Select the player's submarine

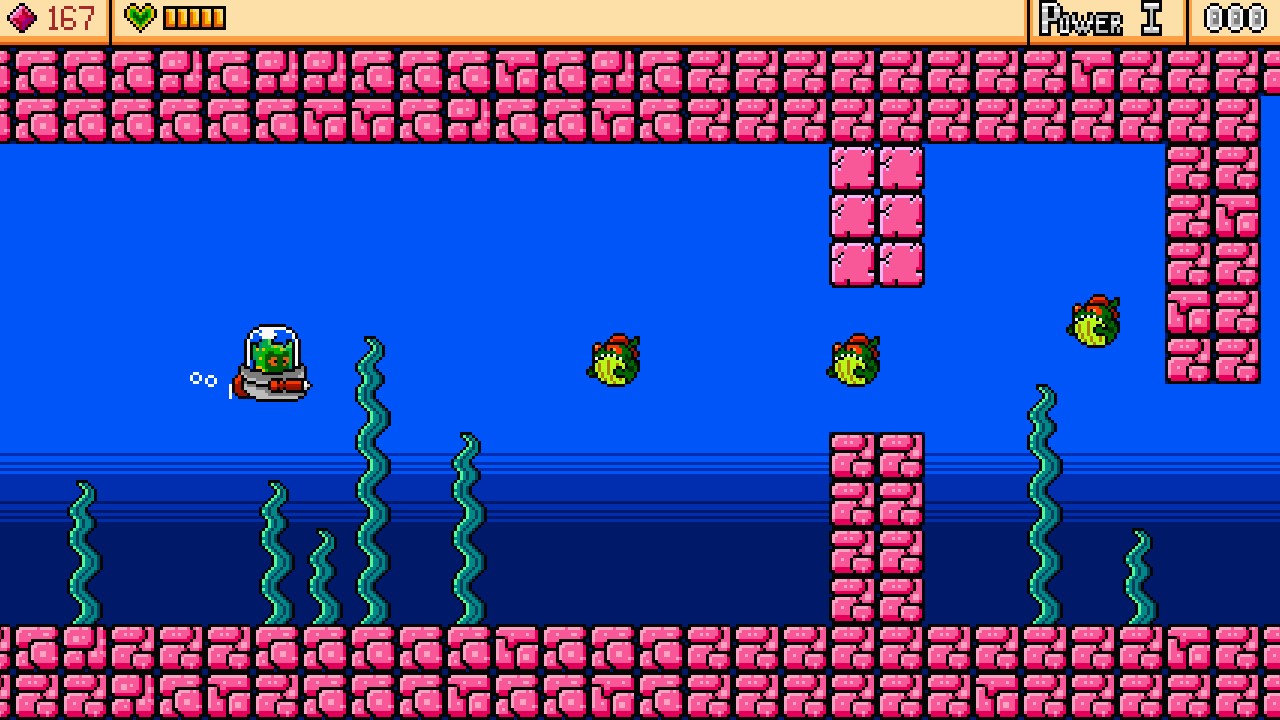pos(270,360)
